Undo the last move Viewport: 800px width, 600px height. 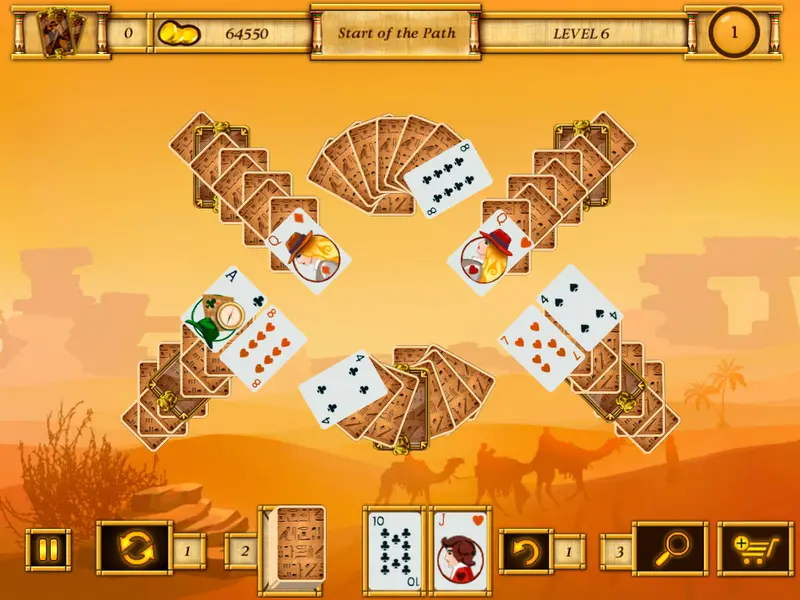pos(526,549)
